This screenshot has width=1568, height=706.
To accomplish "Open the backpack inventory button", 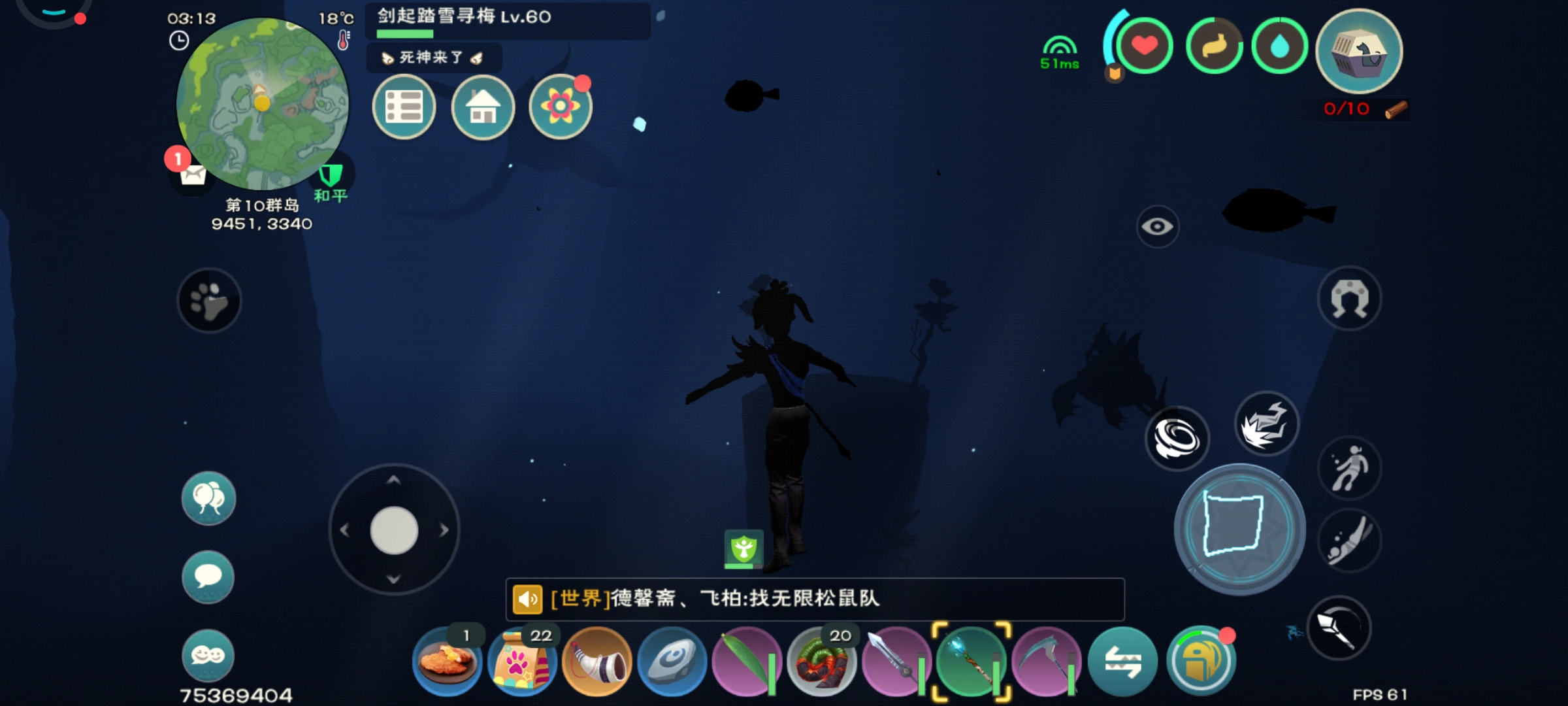I will pos(1201,662).
